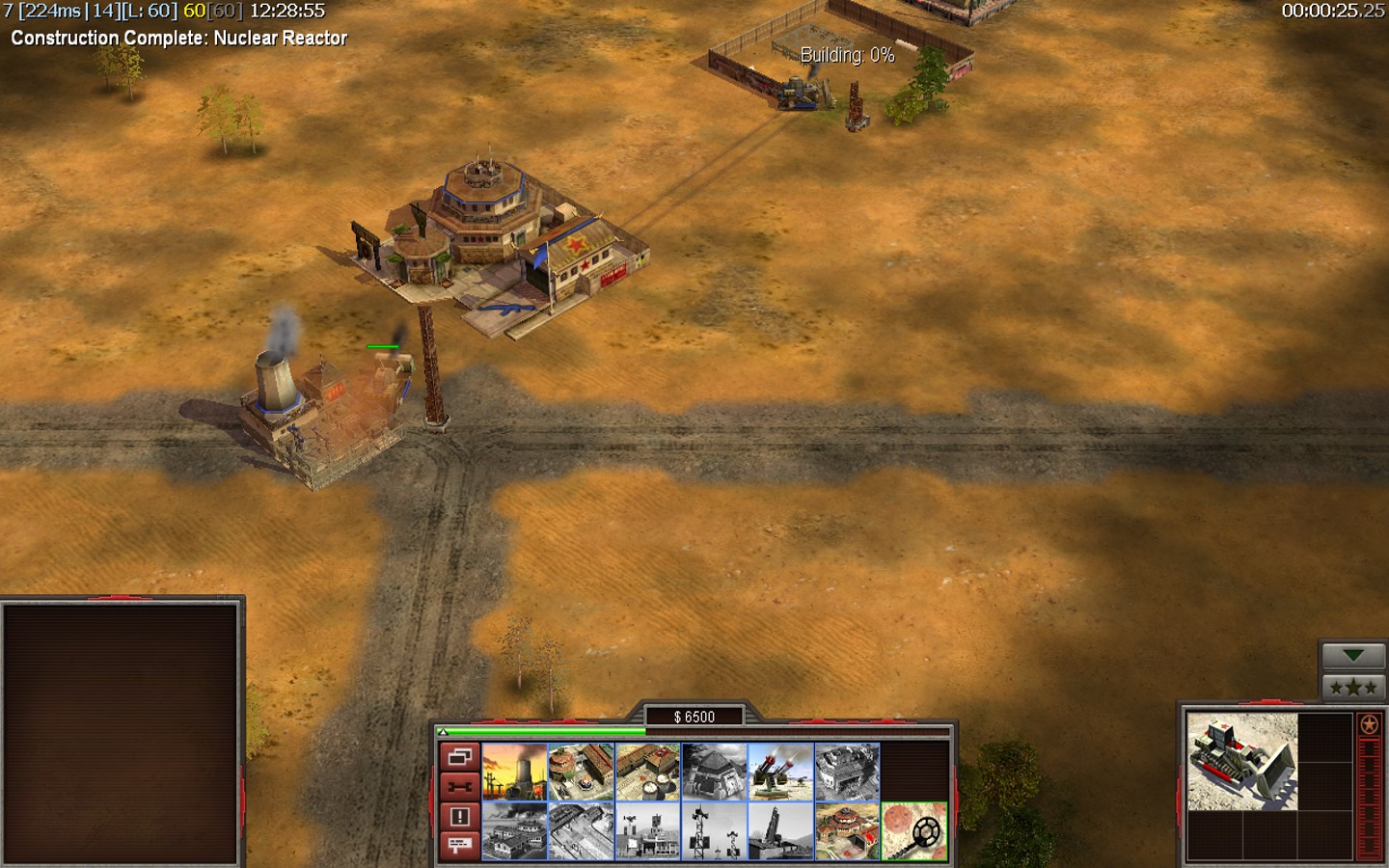This screenshot has width=1389, height=868.
Task: Choose the greyed-out Speaker Tower icon
Action: pyautogui.click(x=714, y=830)
